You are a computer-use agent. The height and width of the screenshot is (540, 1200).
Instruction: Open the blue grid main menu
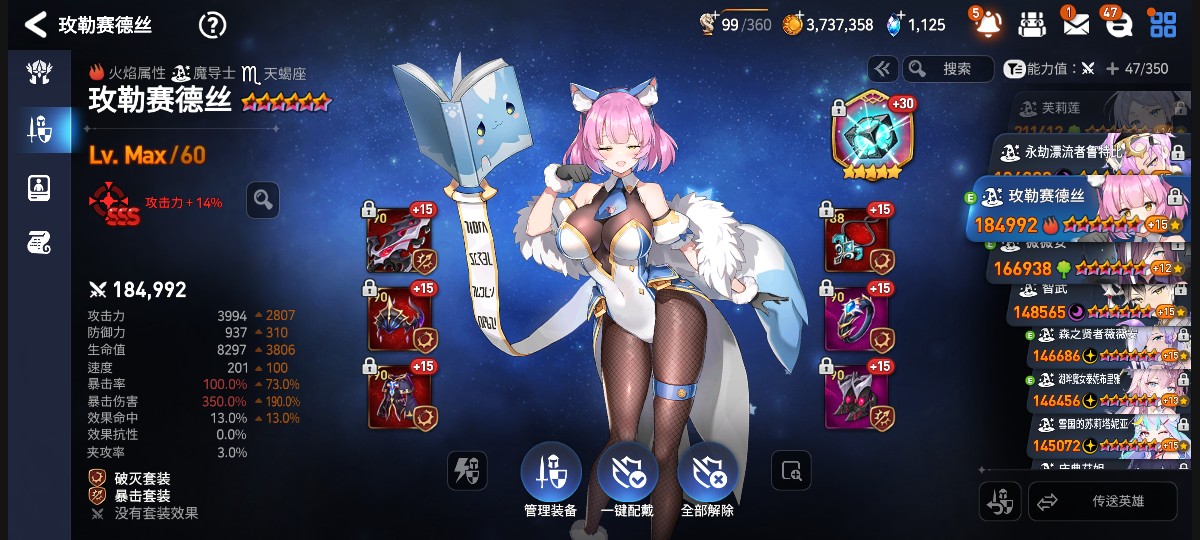[1163, 24]
